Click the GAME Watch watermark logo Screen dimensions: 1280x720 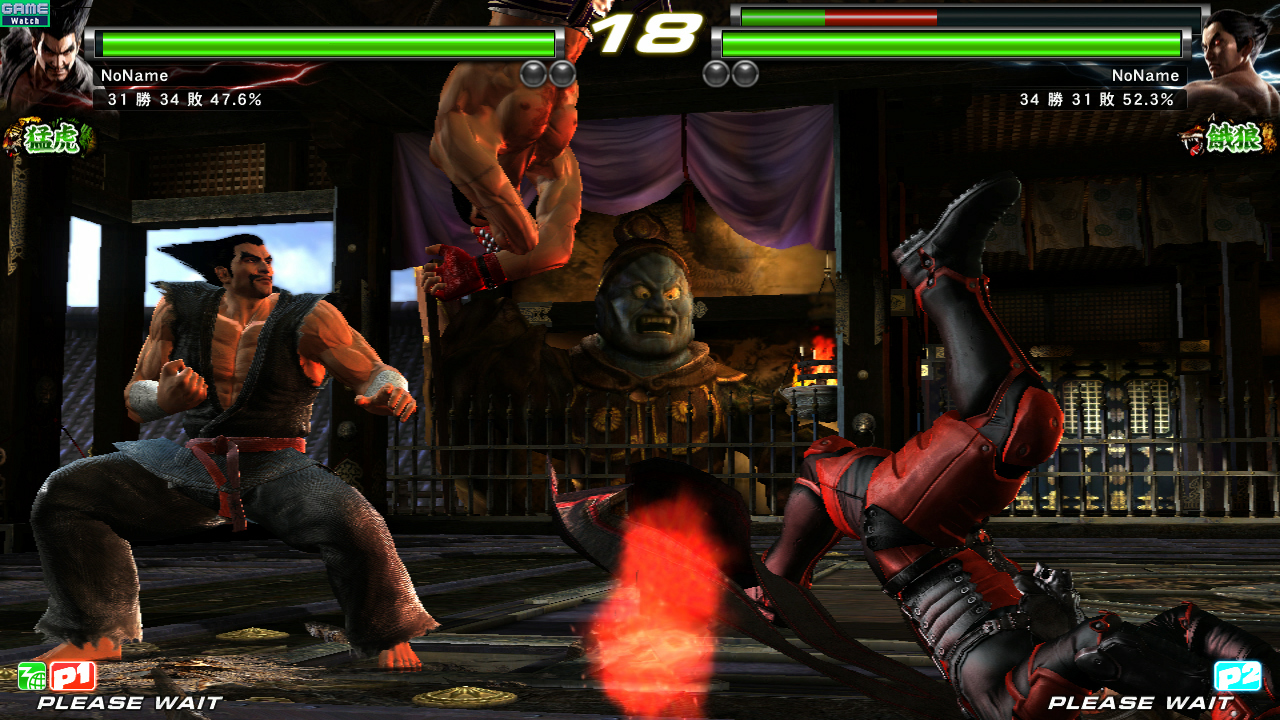[25, 13]
